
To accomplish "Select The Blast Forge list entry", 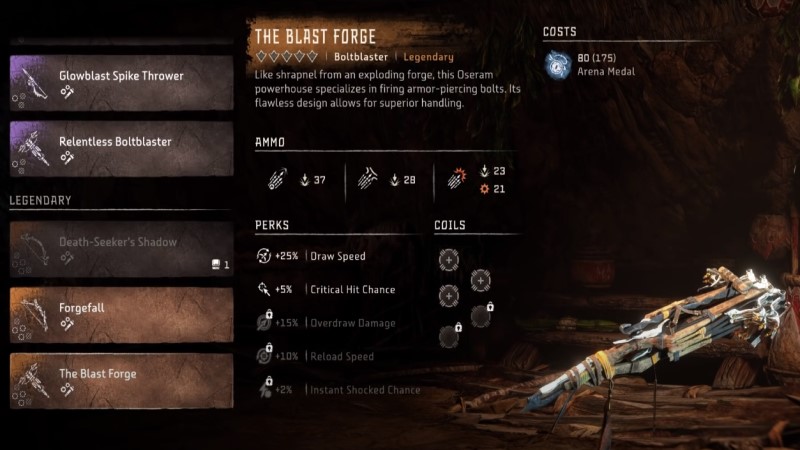I will (120, 380).
